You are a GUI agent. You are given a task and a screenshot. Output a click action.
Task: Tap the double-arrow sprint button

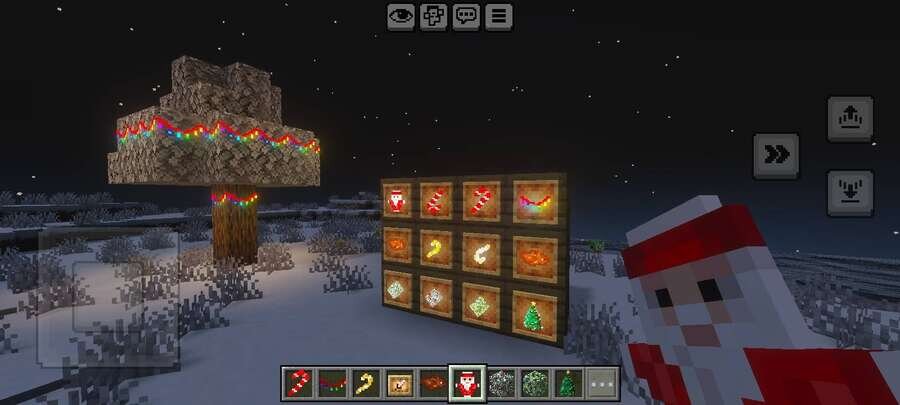click(x=775, y=155)
